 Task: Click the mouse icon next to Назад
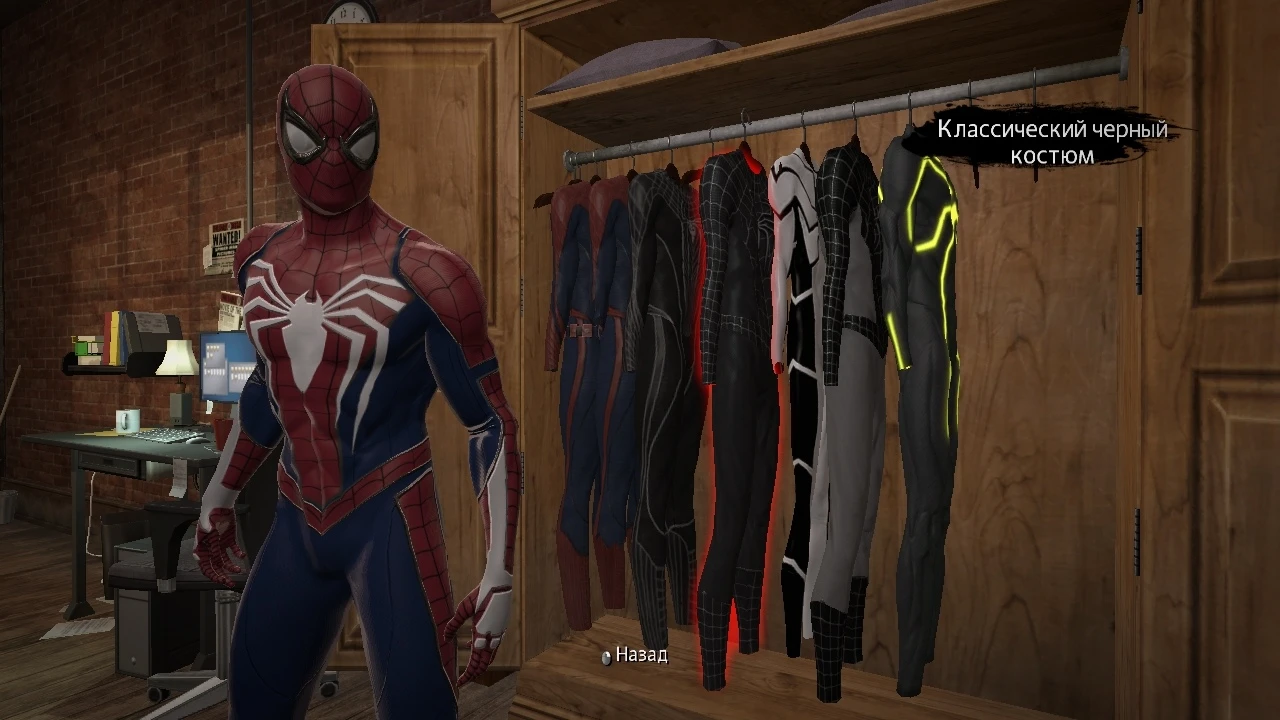point(606,659)
